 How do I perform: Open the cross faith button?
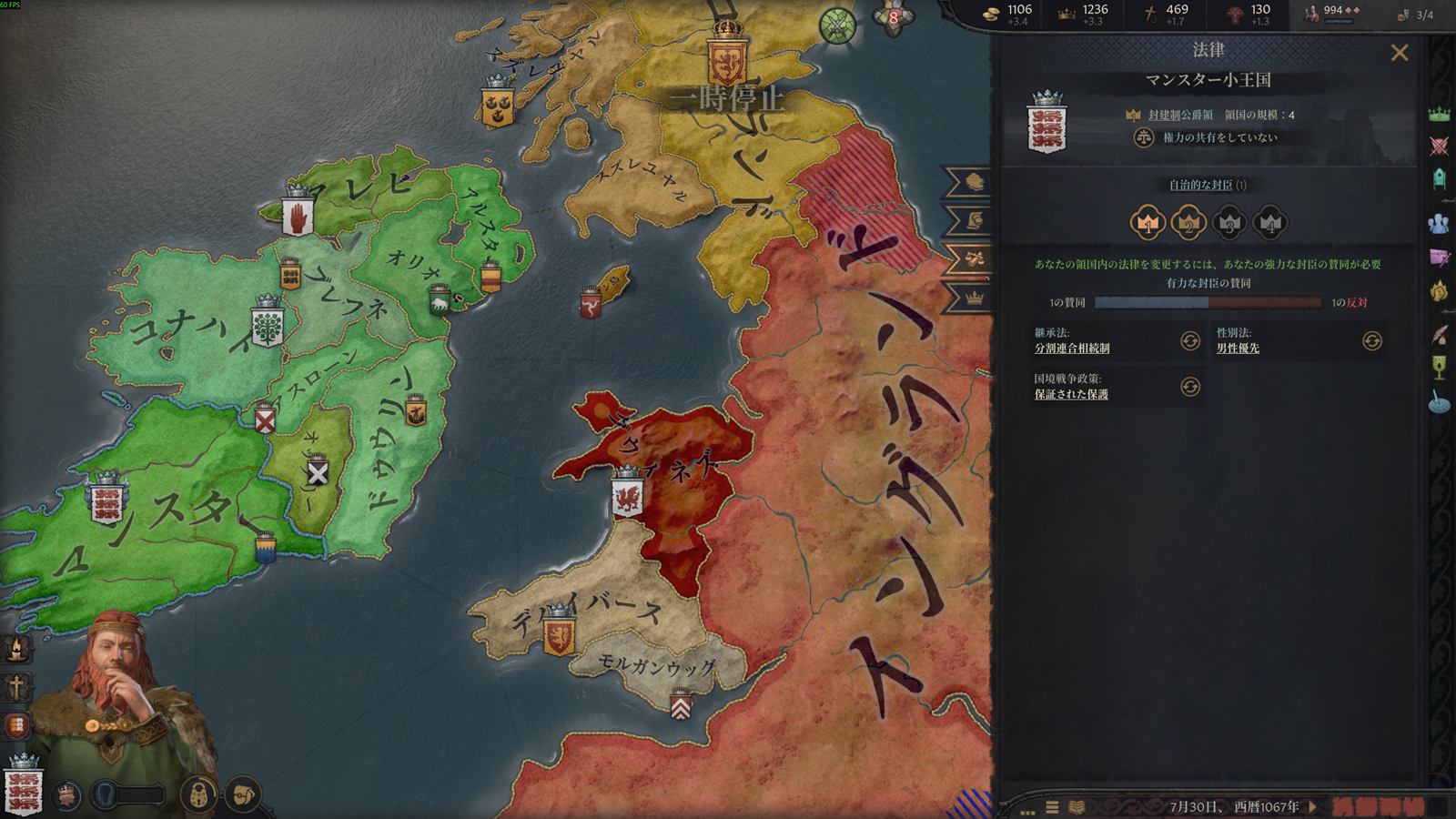coord(16,687)
